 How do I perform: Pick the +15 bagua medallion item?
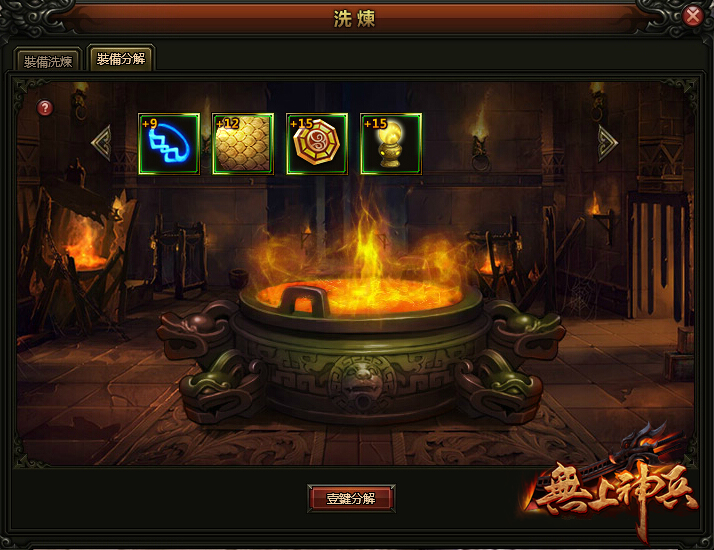pos(317,144)
